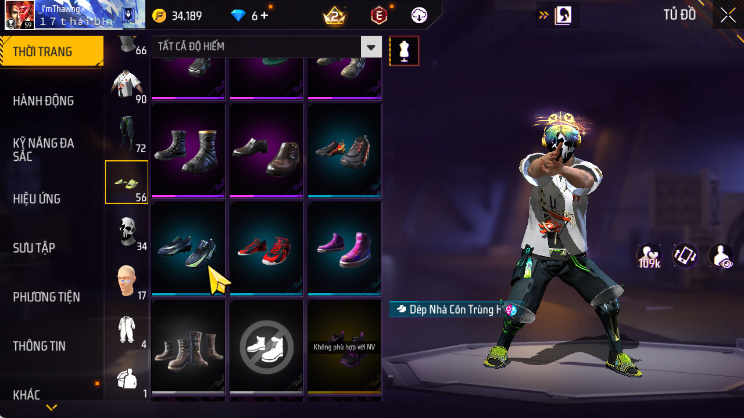
Task: Switch to the Thời Trang tab
Action: coord(50,51)
